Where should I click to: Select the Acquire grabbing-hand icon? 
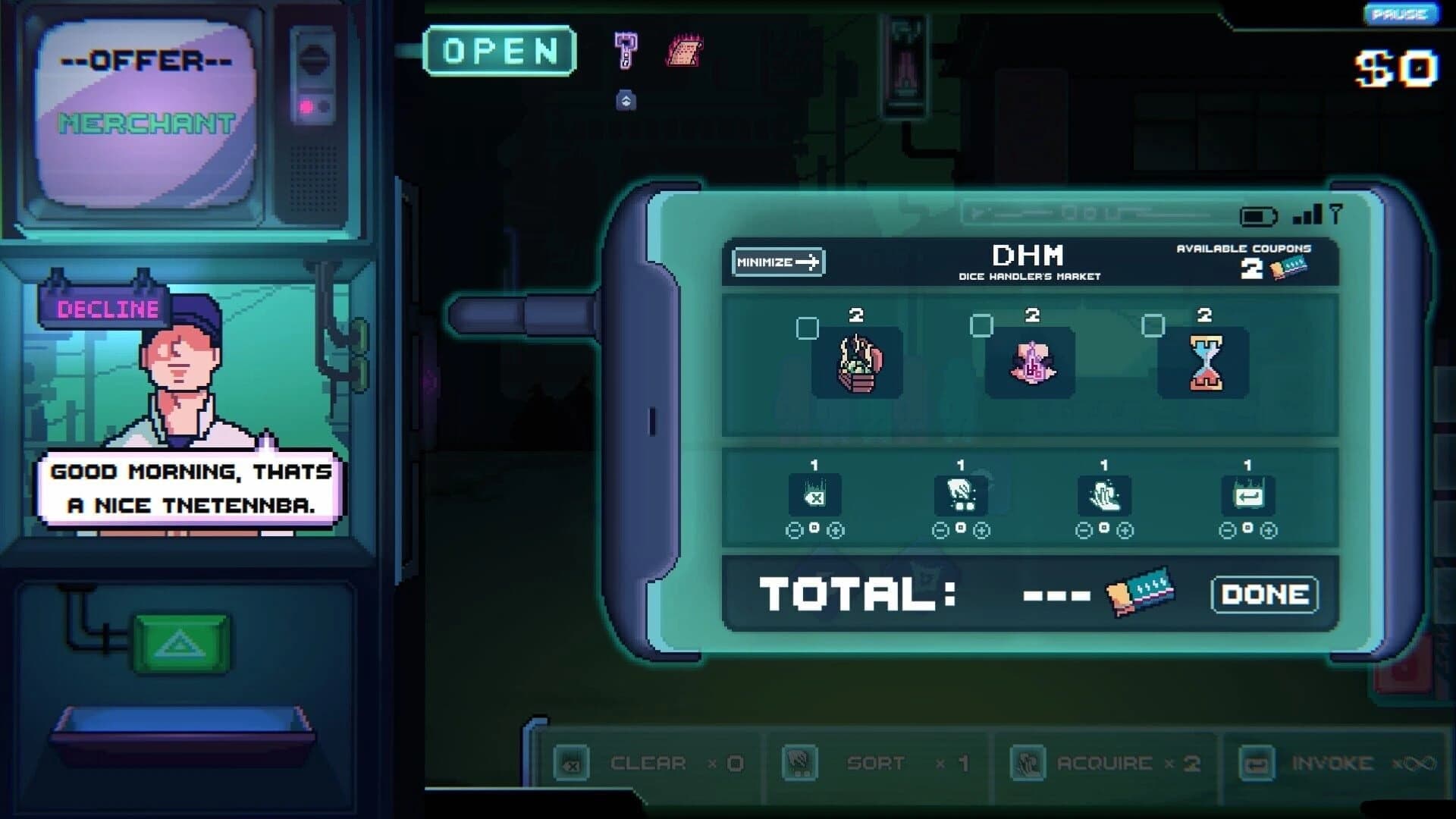[1106, 494]
